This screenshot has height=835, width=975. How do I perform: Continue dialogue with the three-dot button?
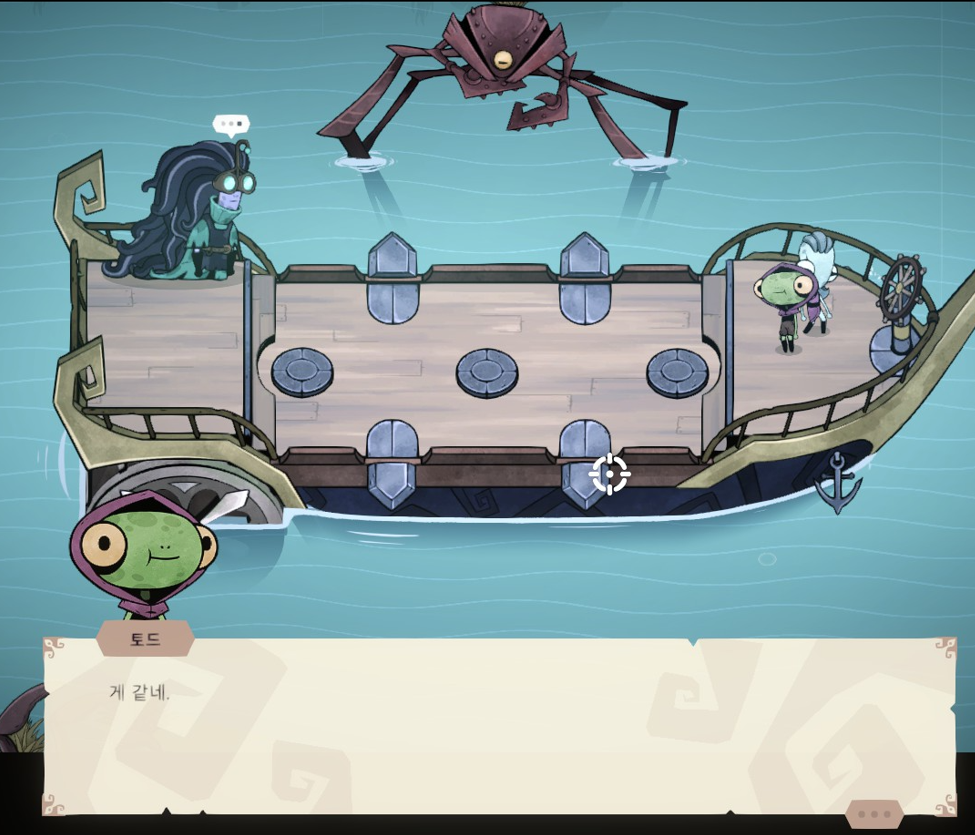pyautogui.click(x=874, y=814)
